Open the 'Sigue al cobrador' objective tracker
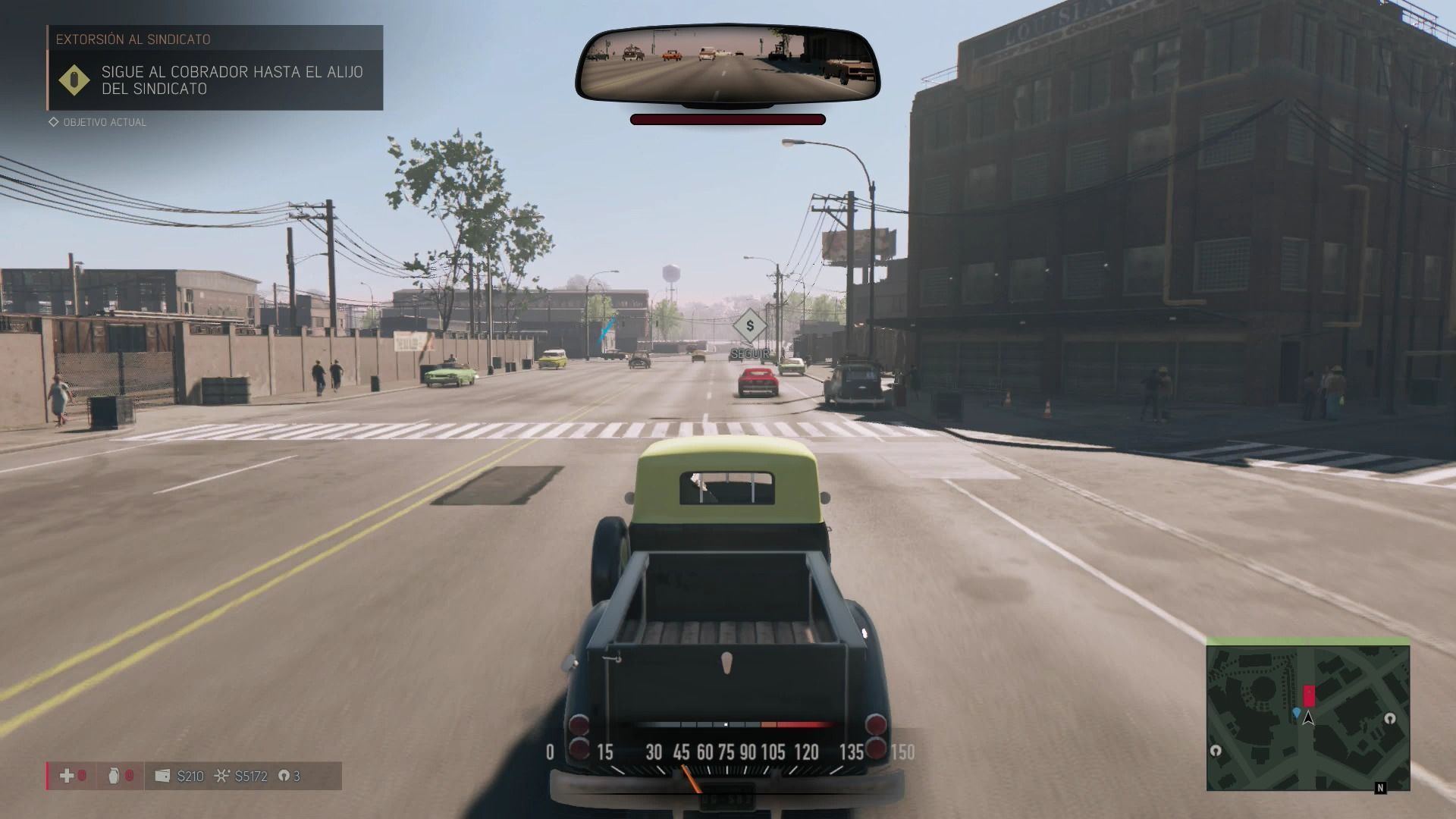This screenshot has width=1456, height=819. 231,80
